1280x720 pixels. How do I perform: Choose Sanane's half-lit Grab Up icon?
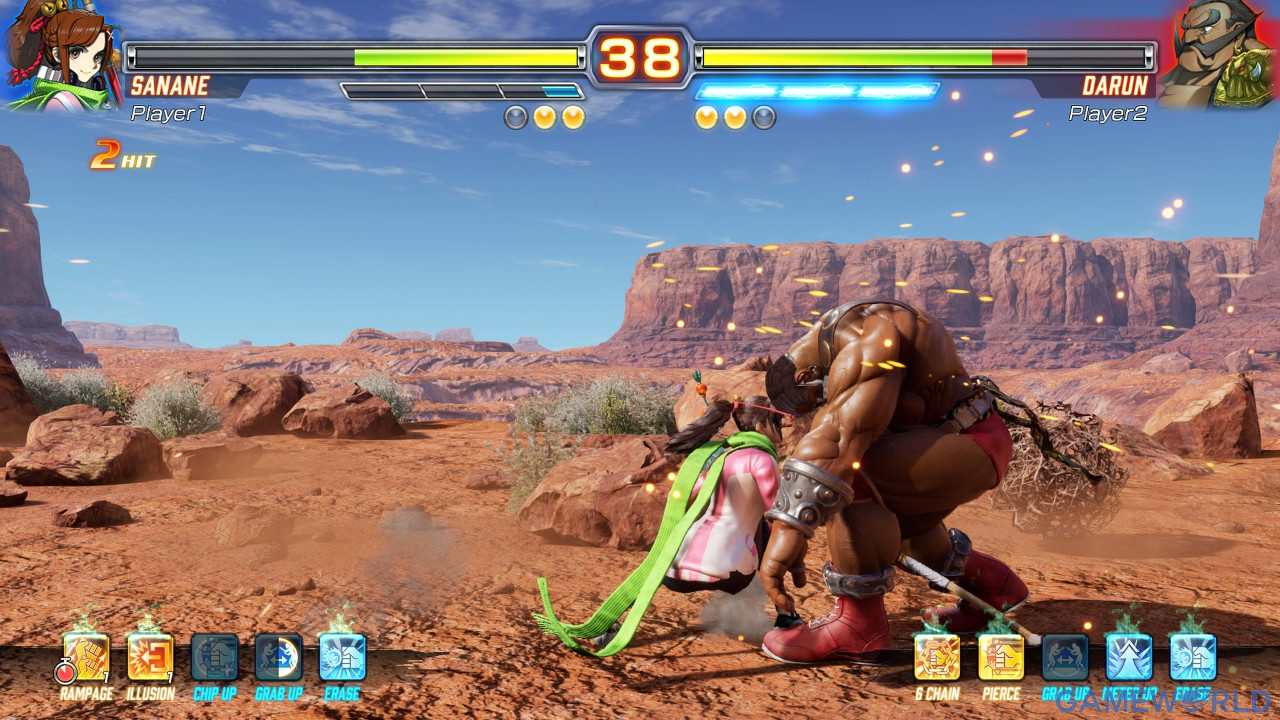pos(279,658)
